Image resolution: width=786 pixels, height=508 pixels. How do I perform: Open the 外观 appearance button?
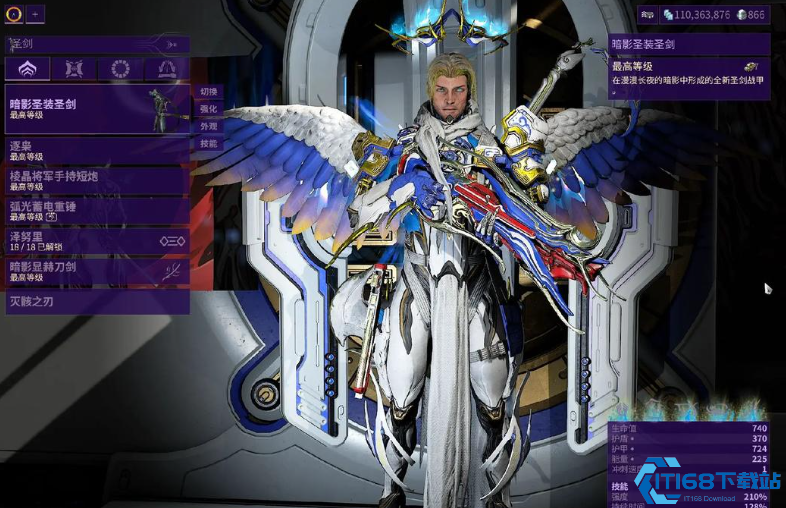(x=208, y=126)
